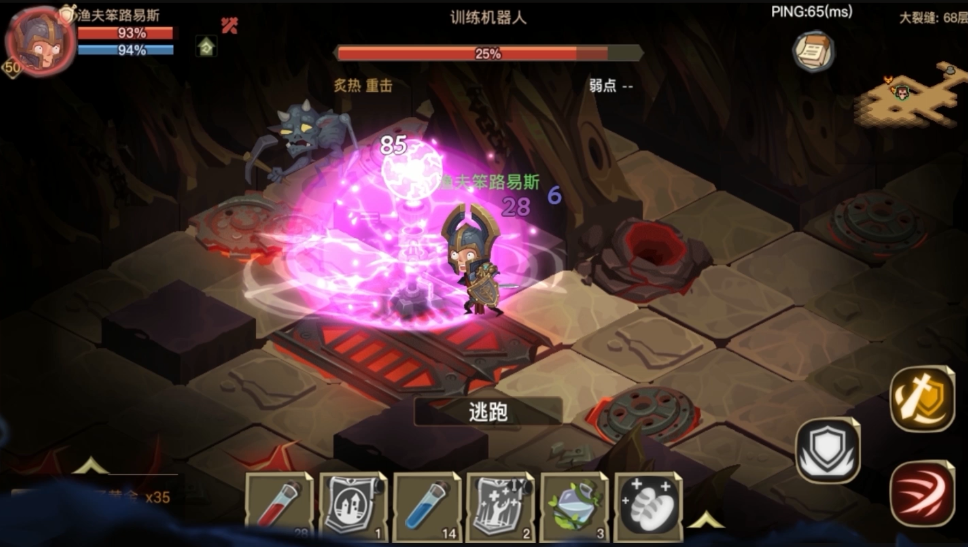
Task: Click the red crossed-tools status icon
Action: point(230,25)
